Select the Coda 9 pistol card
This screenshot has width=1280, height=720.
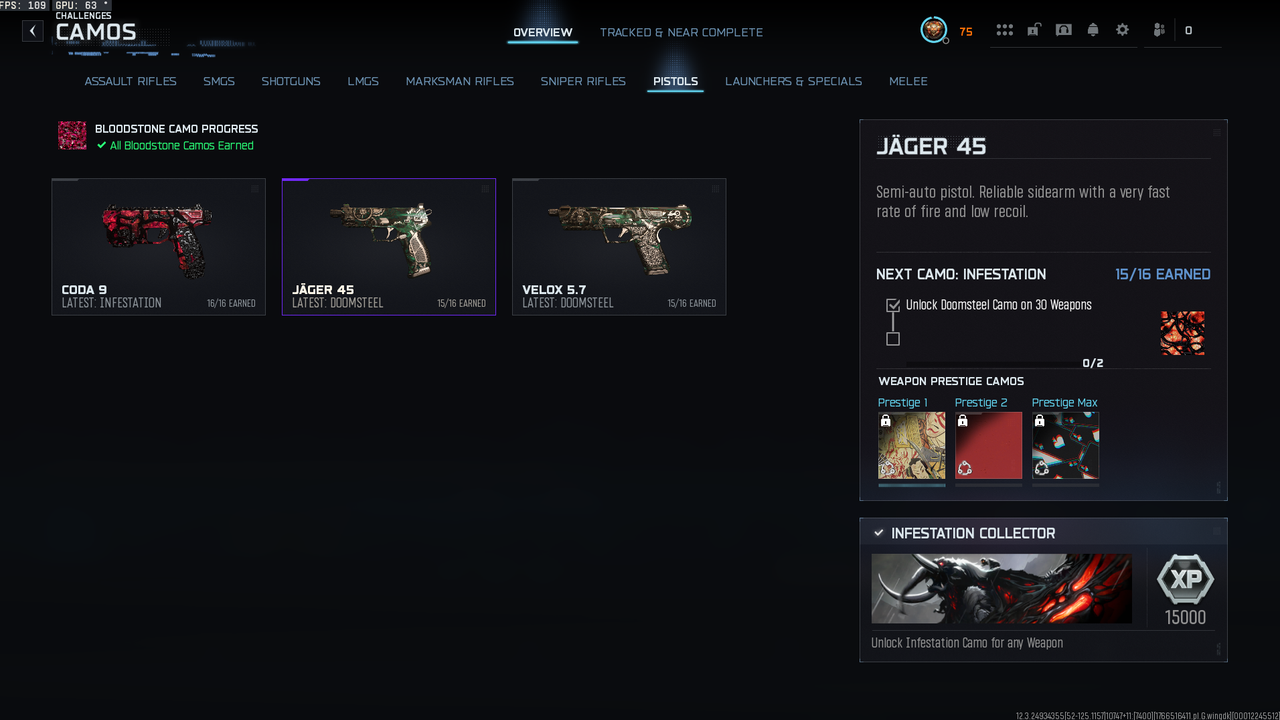click(158, 247)
